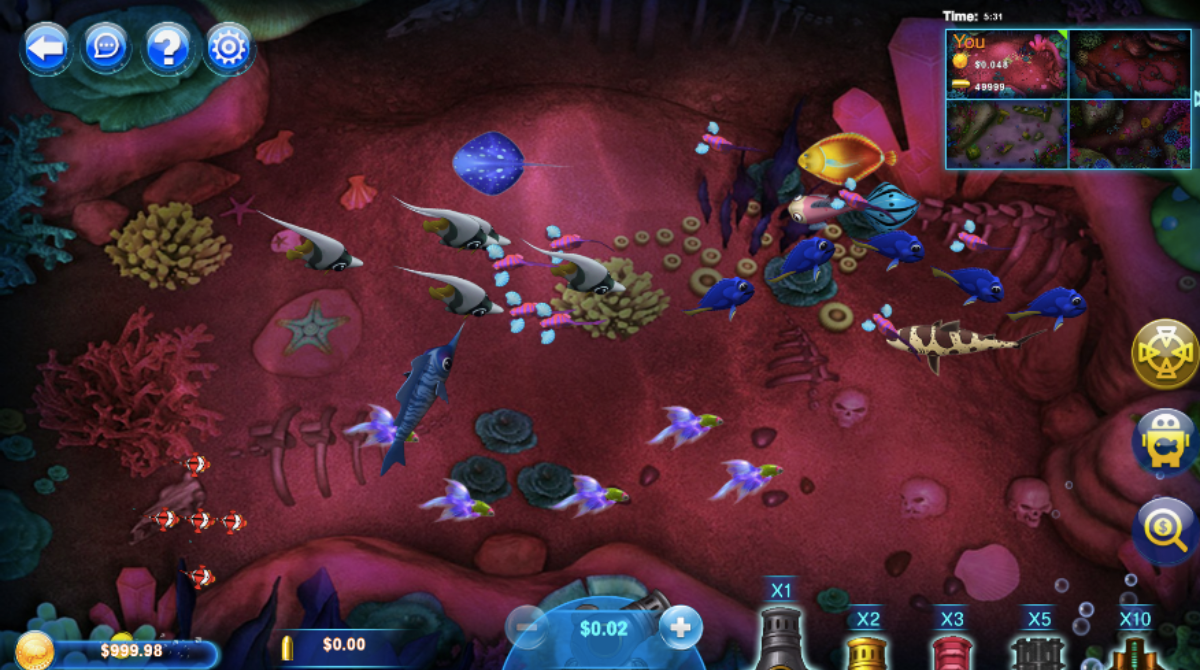1200x670 pixels.
Task: Toggle the robot auto-fire button
Action: click(x=1165, y=441)
